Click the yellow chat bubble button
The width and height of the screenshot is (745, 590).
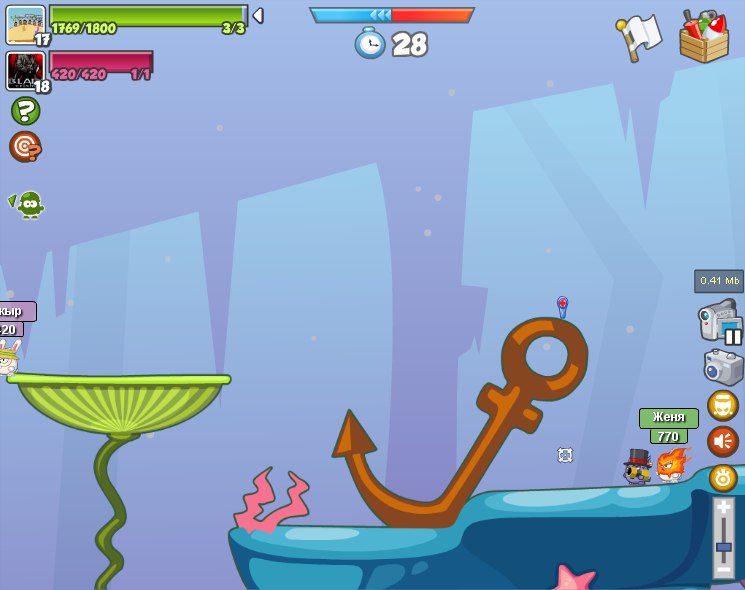tap(723, 405)
